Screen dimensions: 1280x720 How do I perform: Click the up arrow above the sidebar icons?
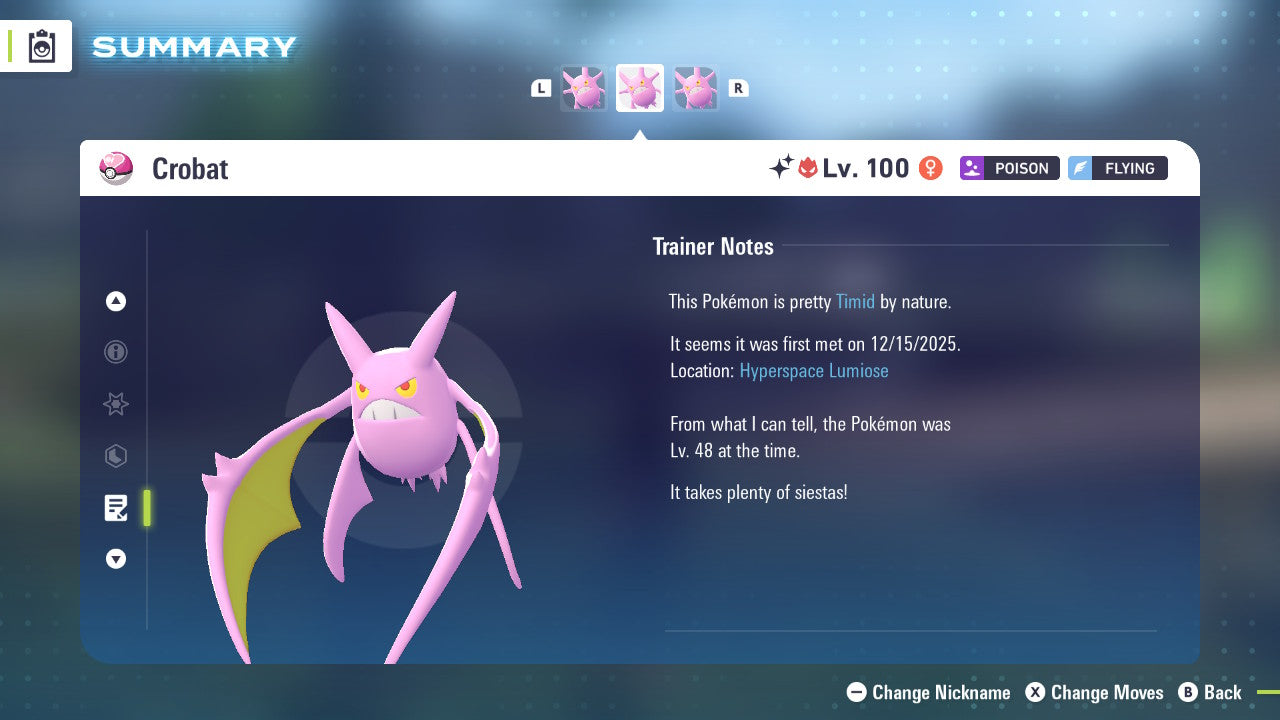coord(115,301)
